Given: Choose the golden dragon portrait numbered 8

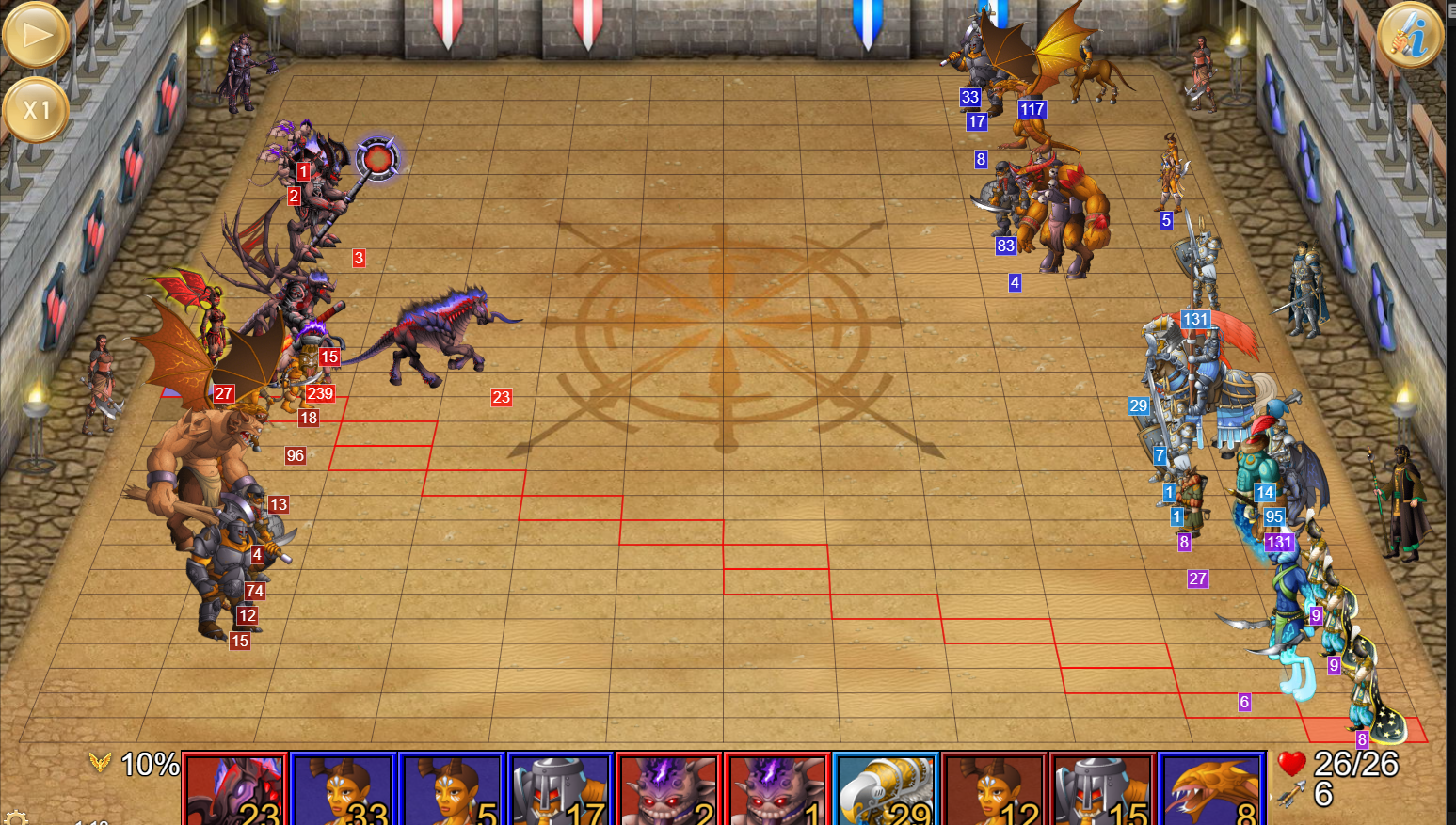Looking at the screenshot, I should click(1210, 790).
